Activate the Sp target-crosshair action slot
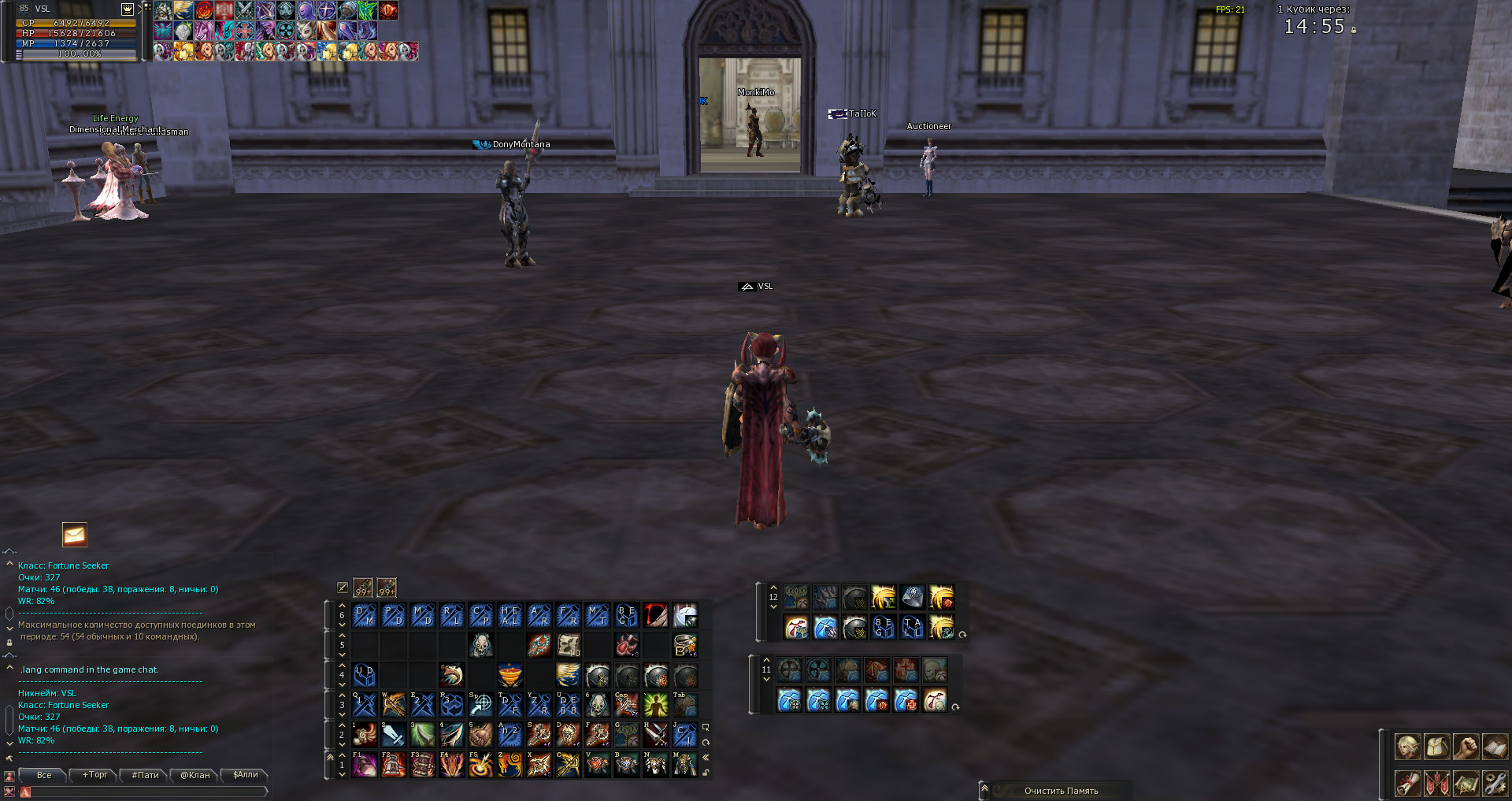 point(481,704)
